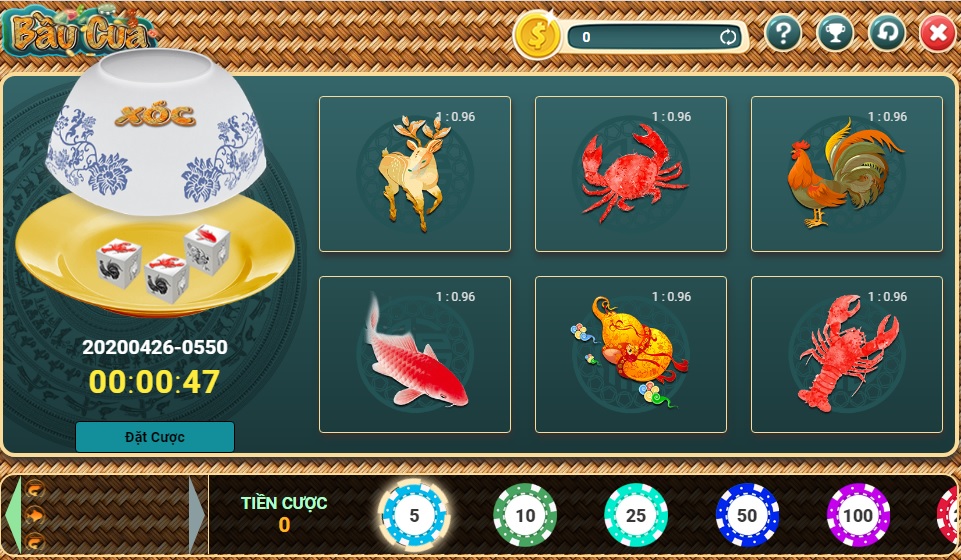Refresh the coin balance
The height and width of the screenshot is (560, 961).
[x=728, y=38]
